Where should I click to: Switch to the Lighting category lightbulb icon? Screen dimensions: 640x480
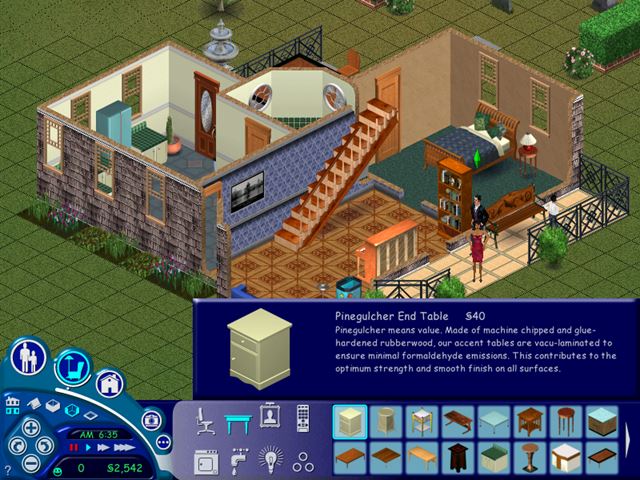pyautogui.click(x=269, y=460)
